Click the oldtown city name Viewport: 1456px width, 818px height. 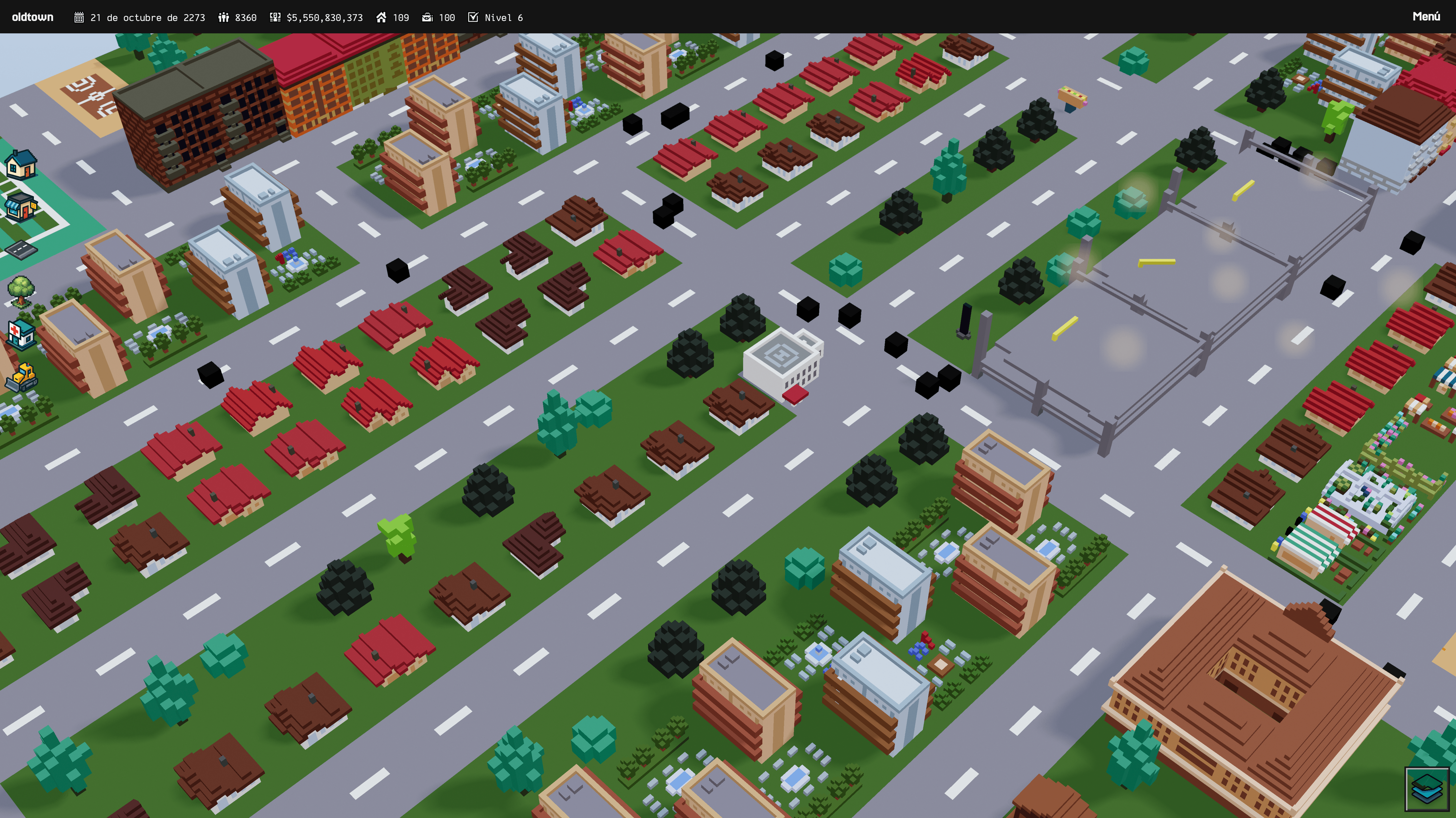coord(33,17)
